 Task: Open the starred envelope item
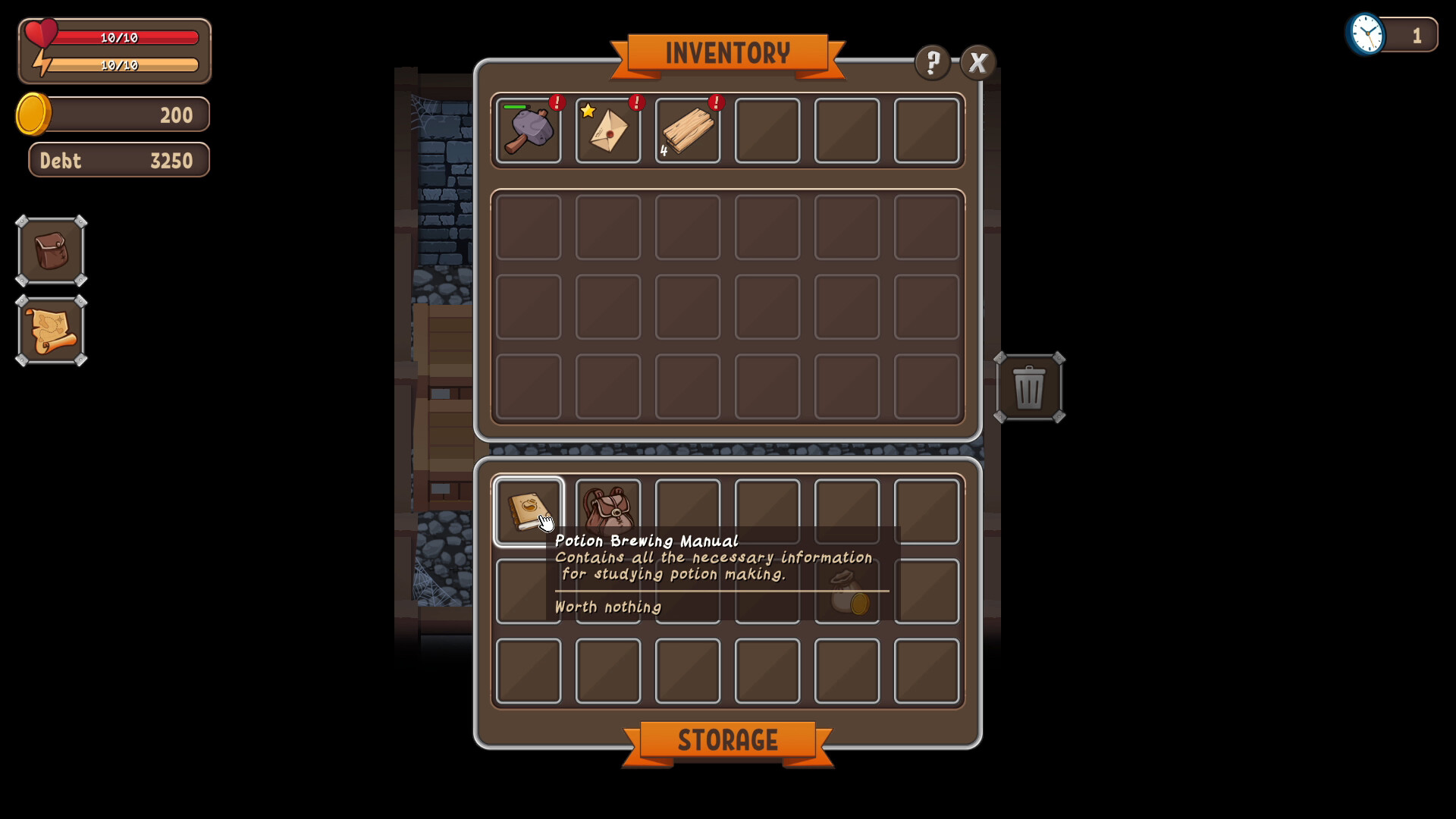608,130
